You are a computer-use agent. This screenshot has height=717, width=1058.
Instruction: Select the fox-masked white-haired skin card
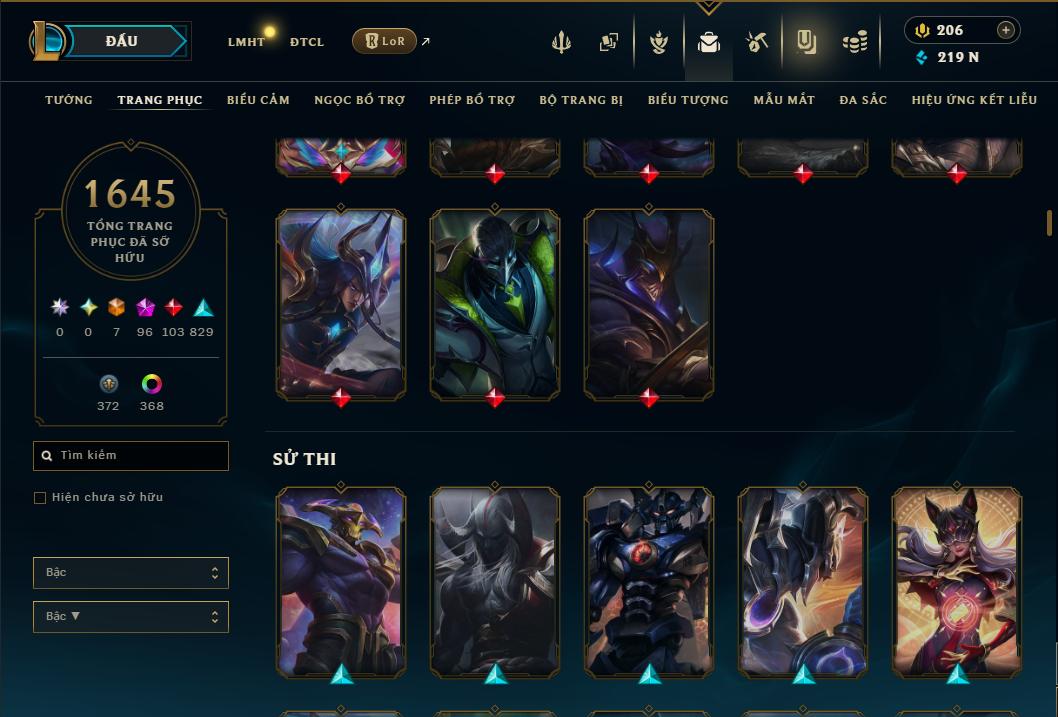coord(956,580)
